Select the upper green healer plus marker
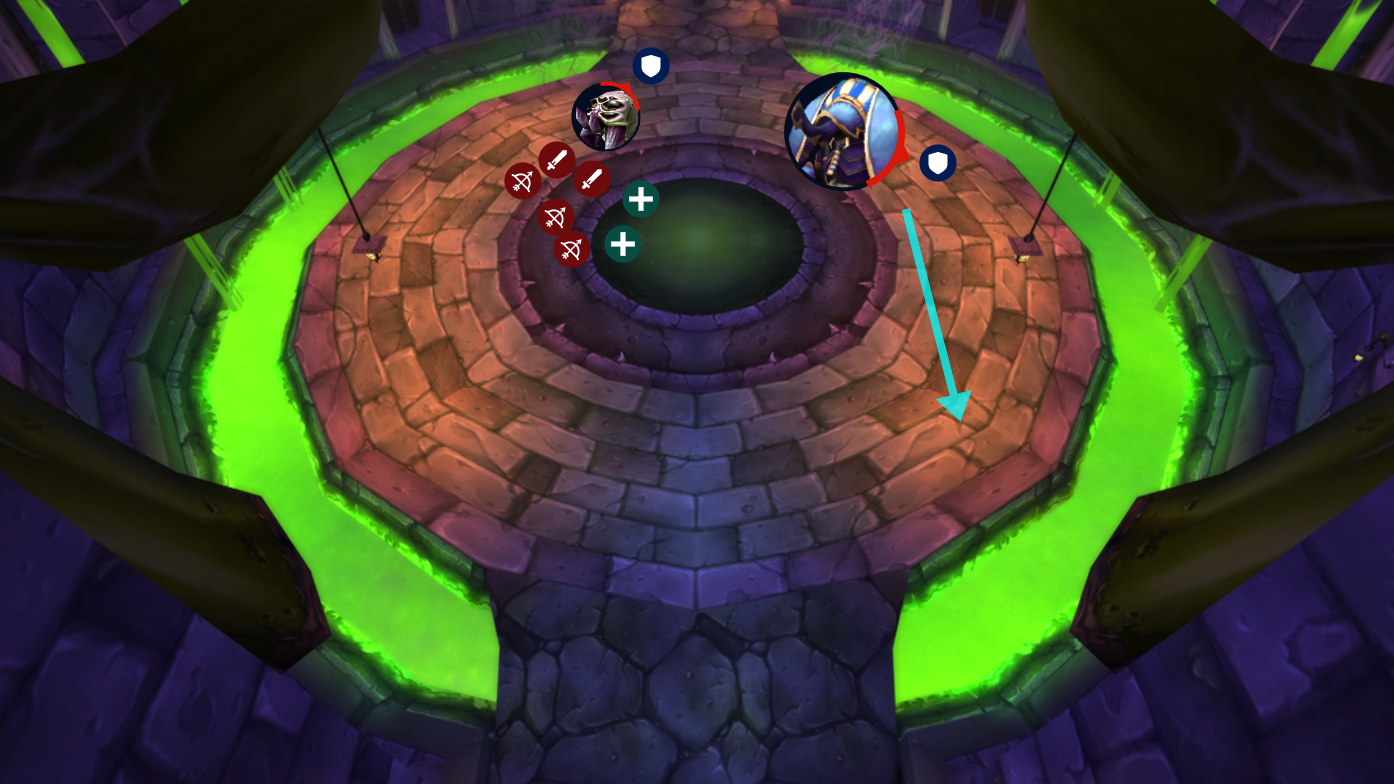This screenshot has height=784, width=1394. click(x=639, y=198)
